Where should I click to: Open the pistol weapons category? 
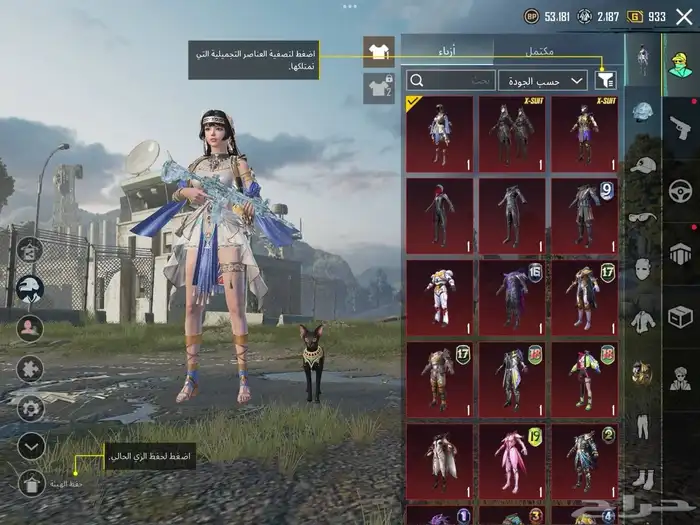[x=681, y=125]
